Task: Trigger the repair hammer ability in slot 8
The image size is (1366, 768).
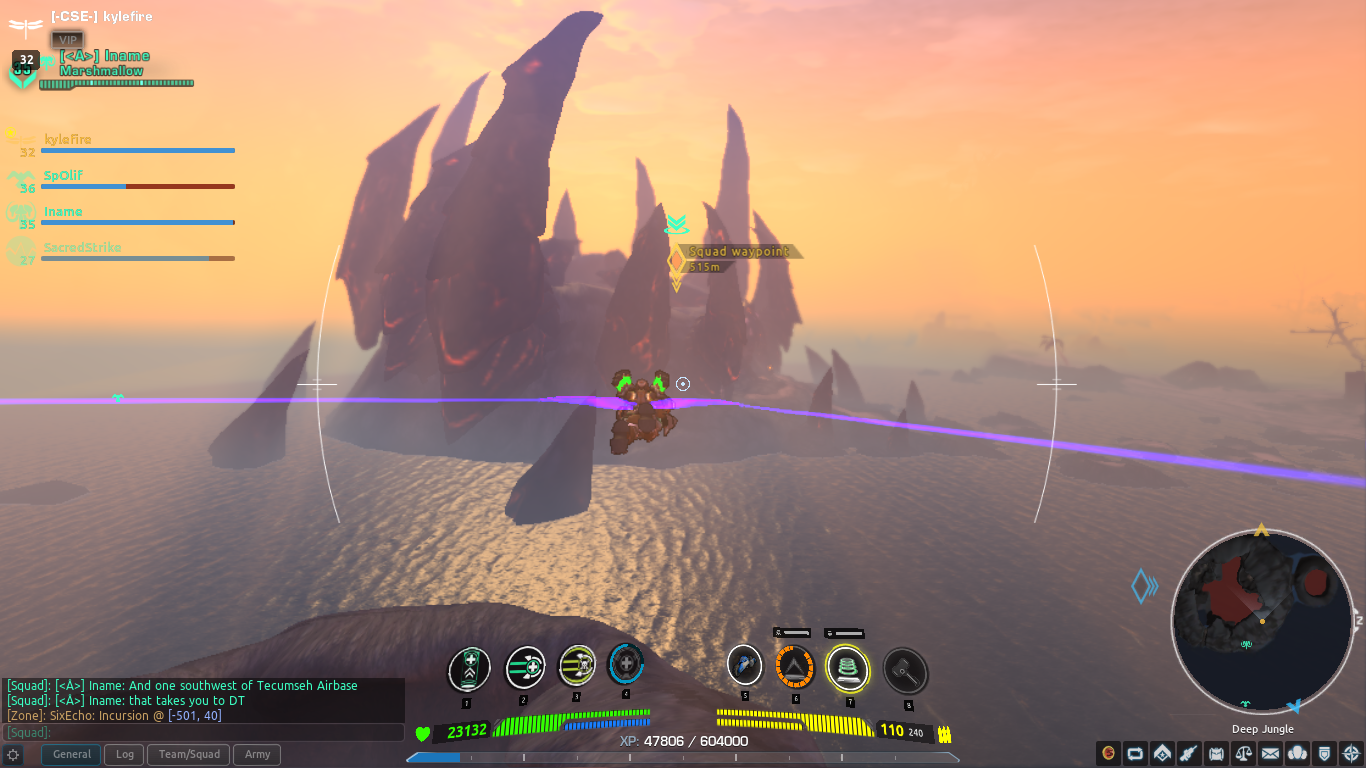Action: click(907, 670)
